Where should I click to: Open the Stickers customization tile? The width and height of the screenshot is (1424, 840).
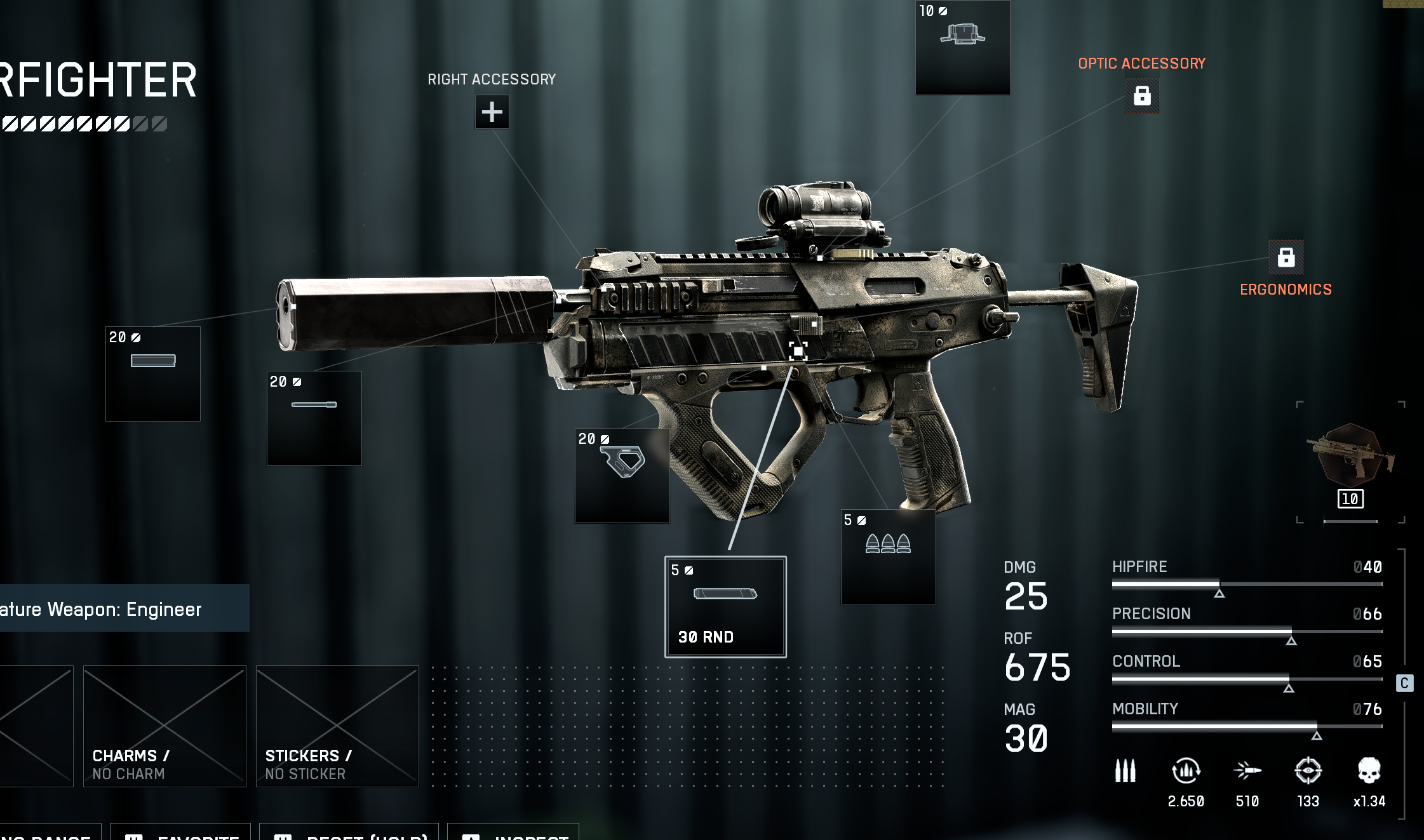click(337, 726)
